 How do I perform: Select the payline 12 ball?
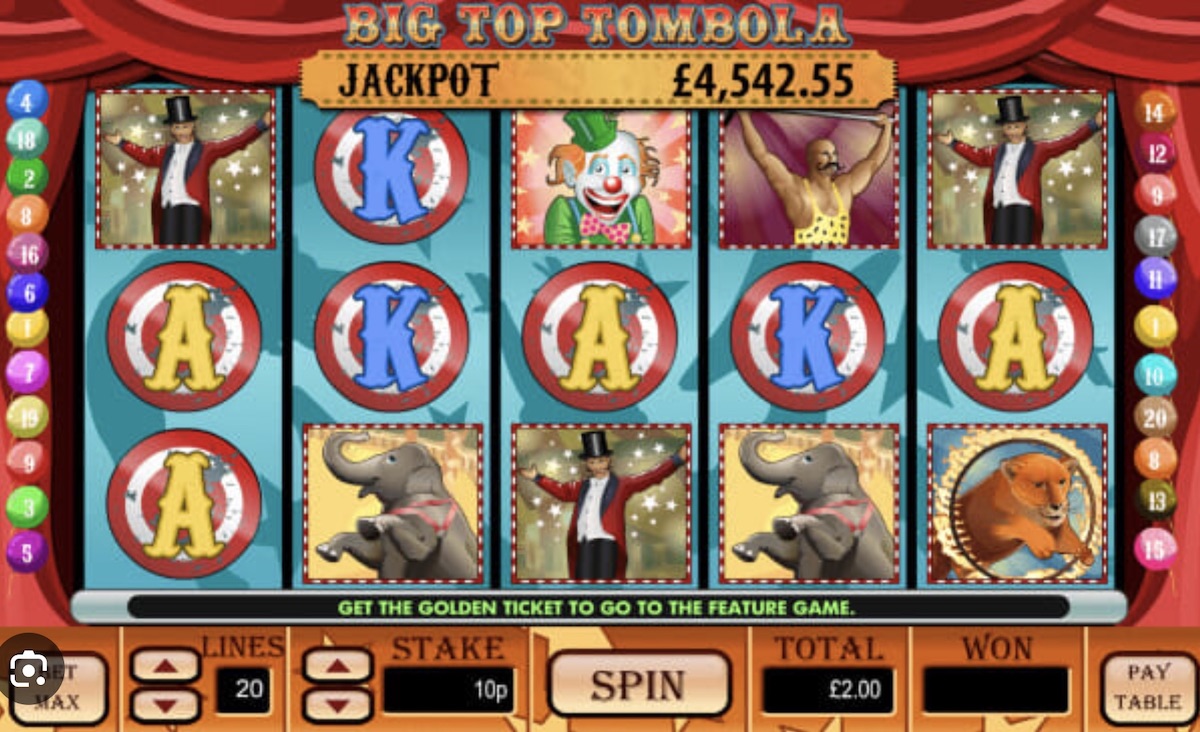(x=1156, y=153)
